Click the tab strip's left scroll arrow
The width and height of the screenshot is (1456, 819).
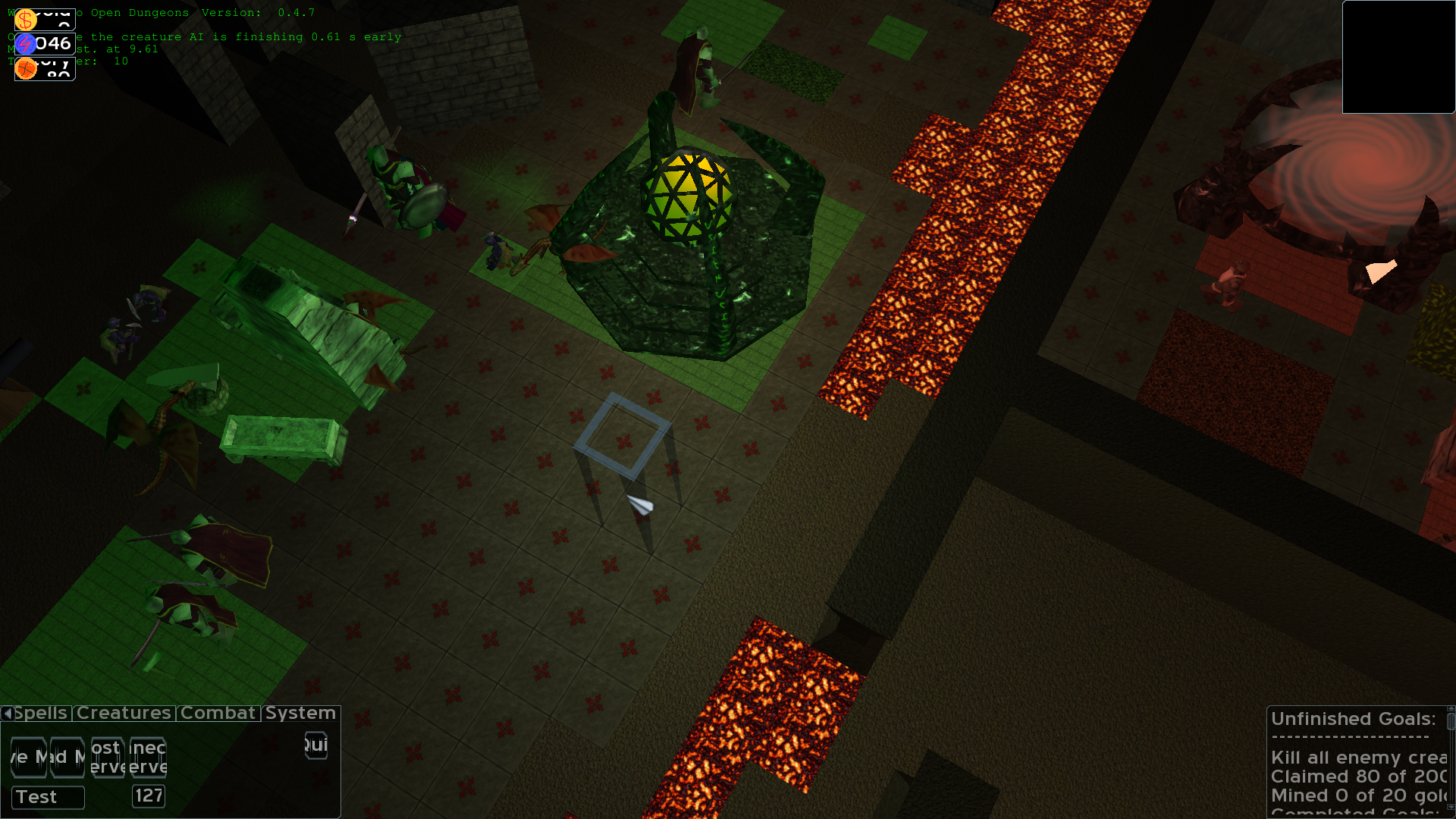pos(7,714)
